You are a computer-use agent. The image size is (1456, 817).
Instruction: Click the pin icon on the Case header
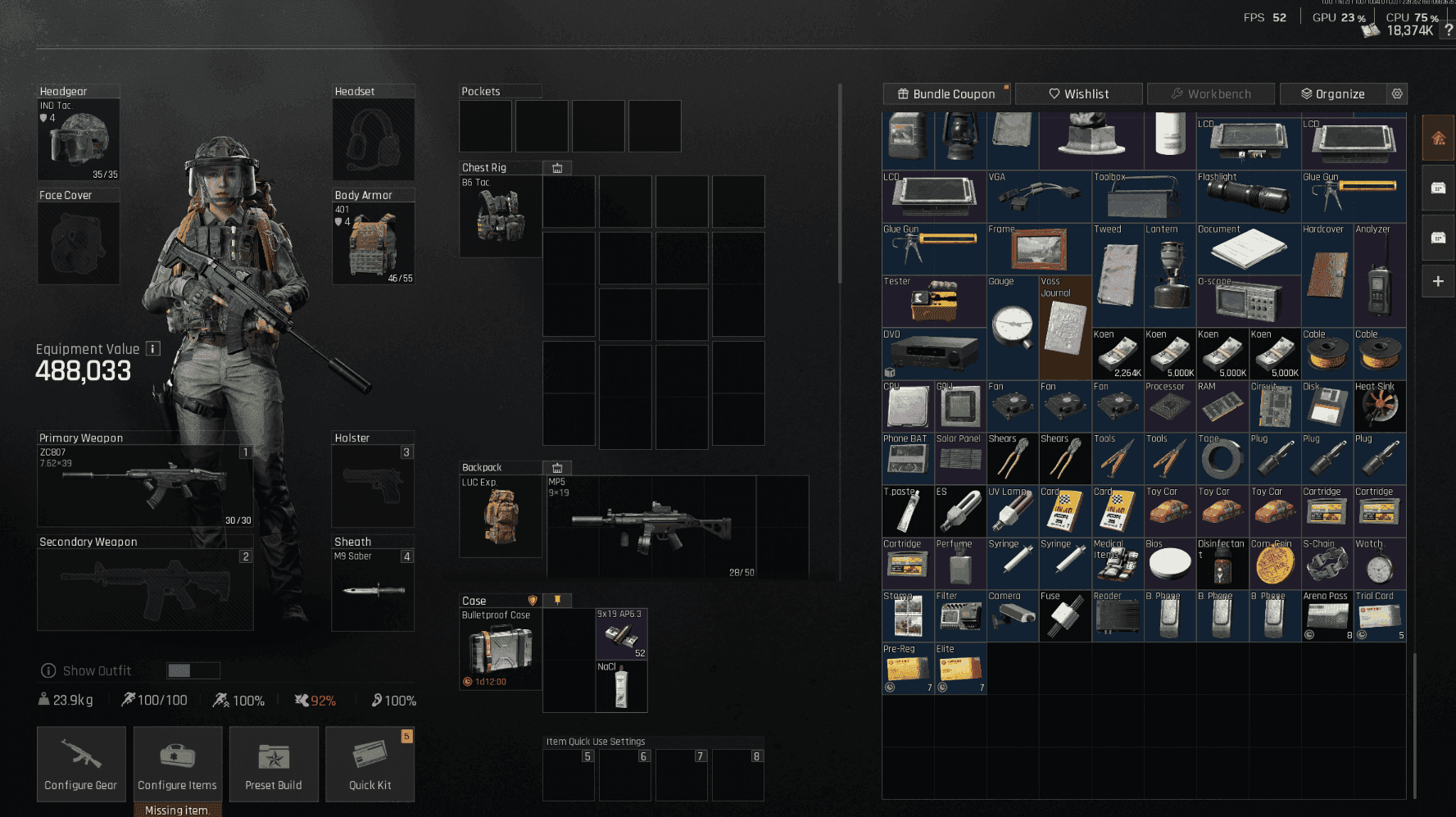[557, 600]
